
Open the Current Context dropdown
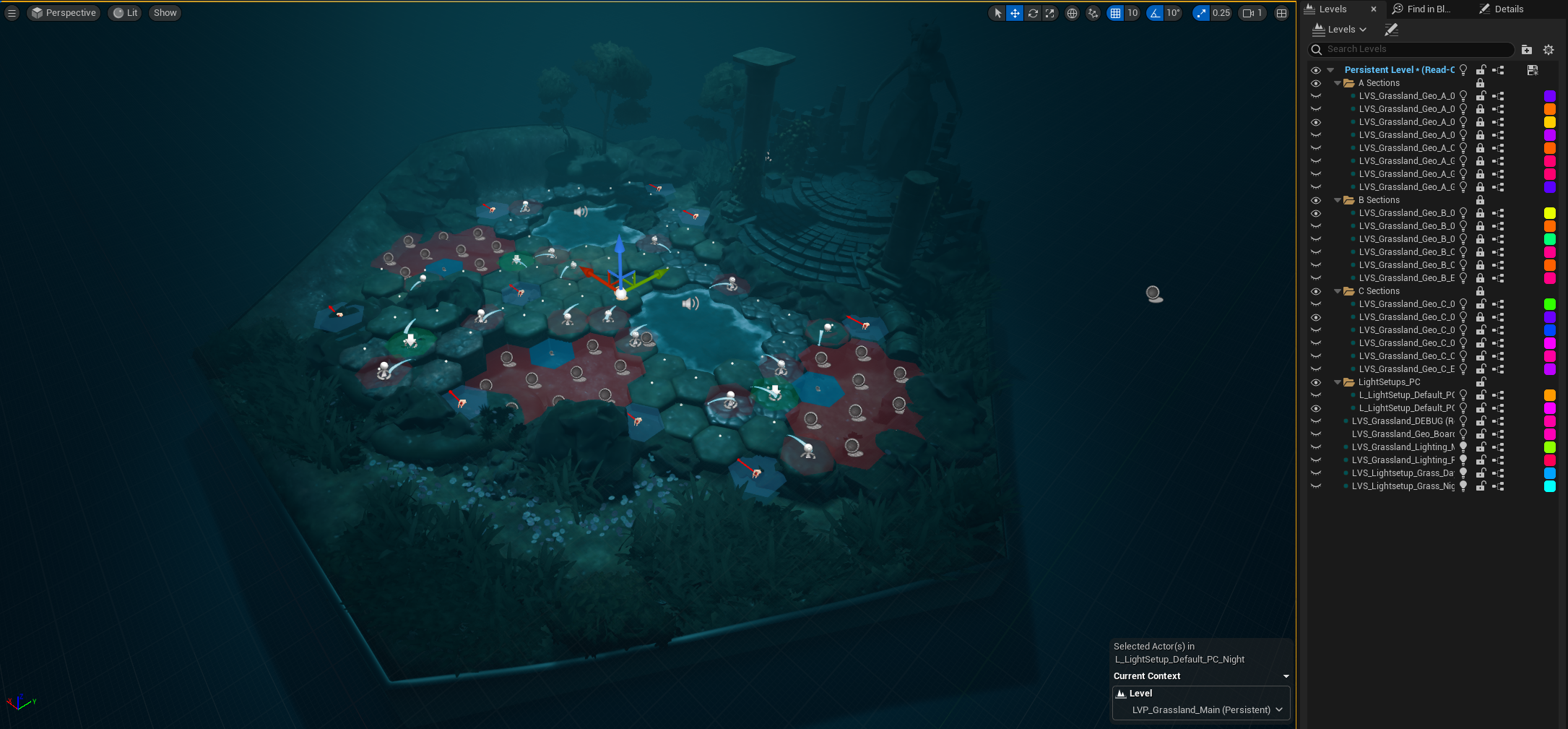coord(1286,676)
